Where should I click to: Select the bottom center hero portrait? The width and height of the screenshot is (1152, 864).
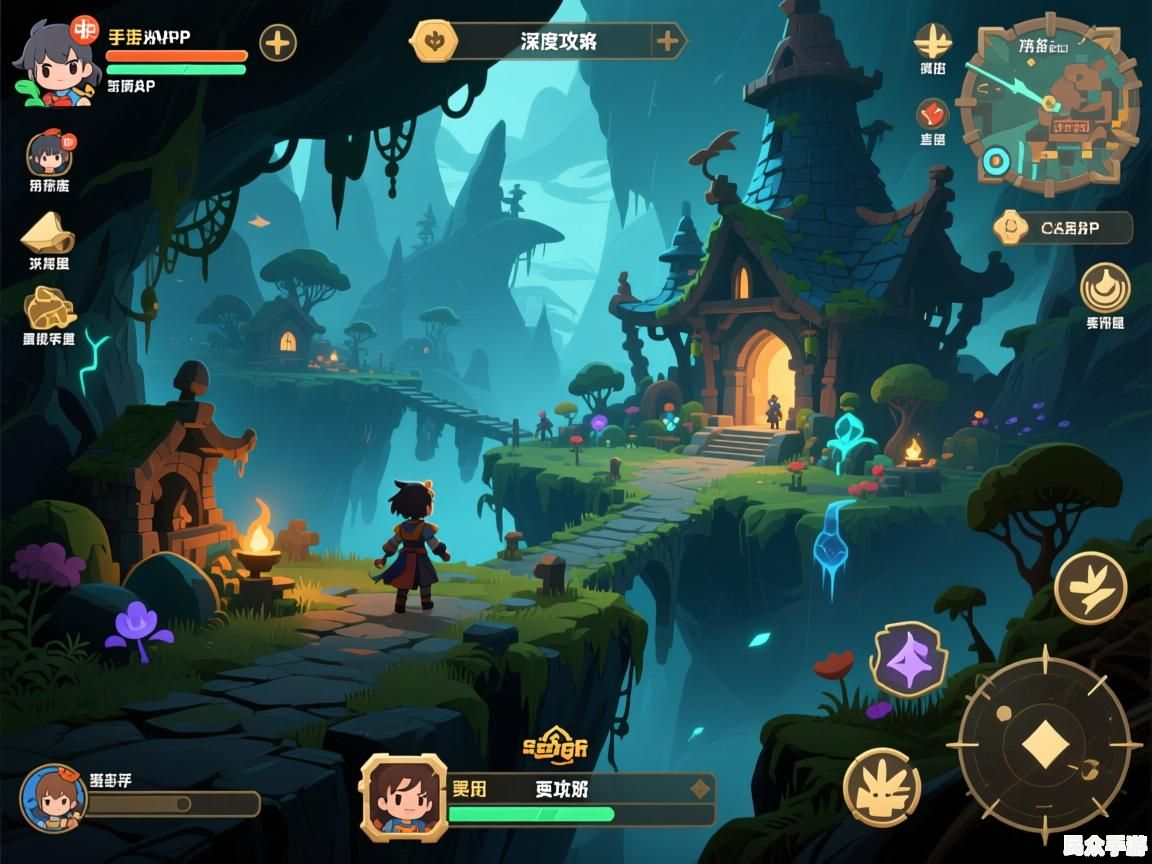402,795
